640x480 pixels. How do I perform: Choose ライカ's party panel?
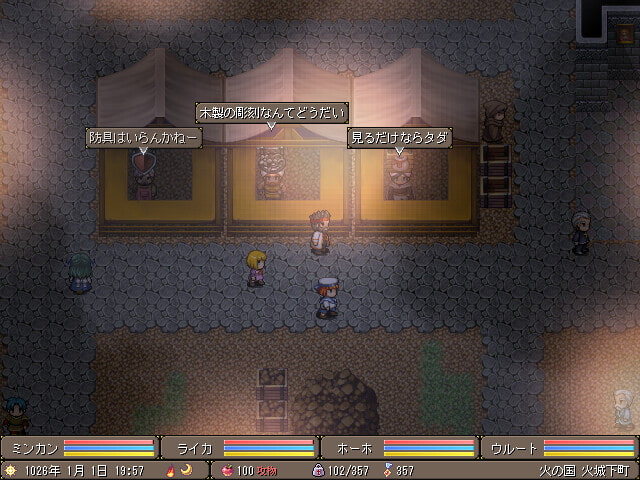[x=240, y=447]
